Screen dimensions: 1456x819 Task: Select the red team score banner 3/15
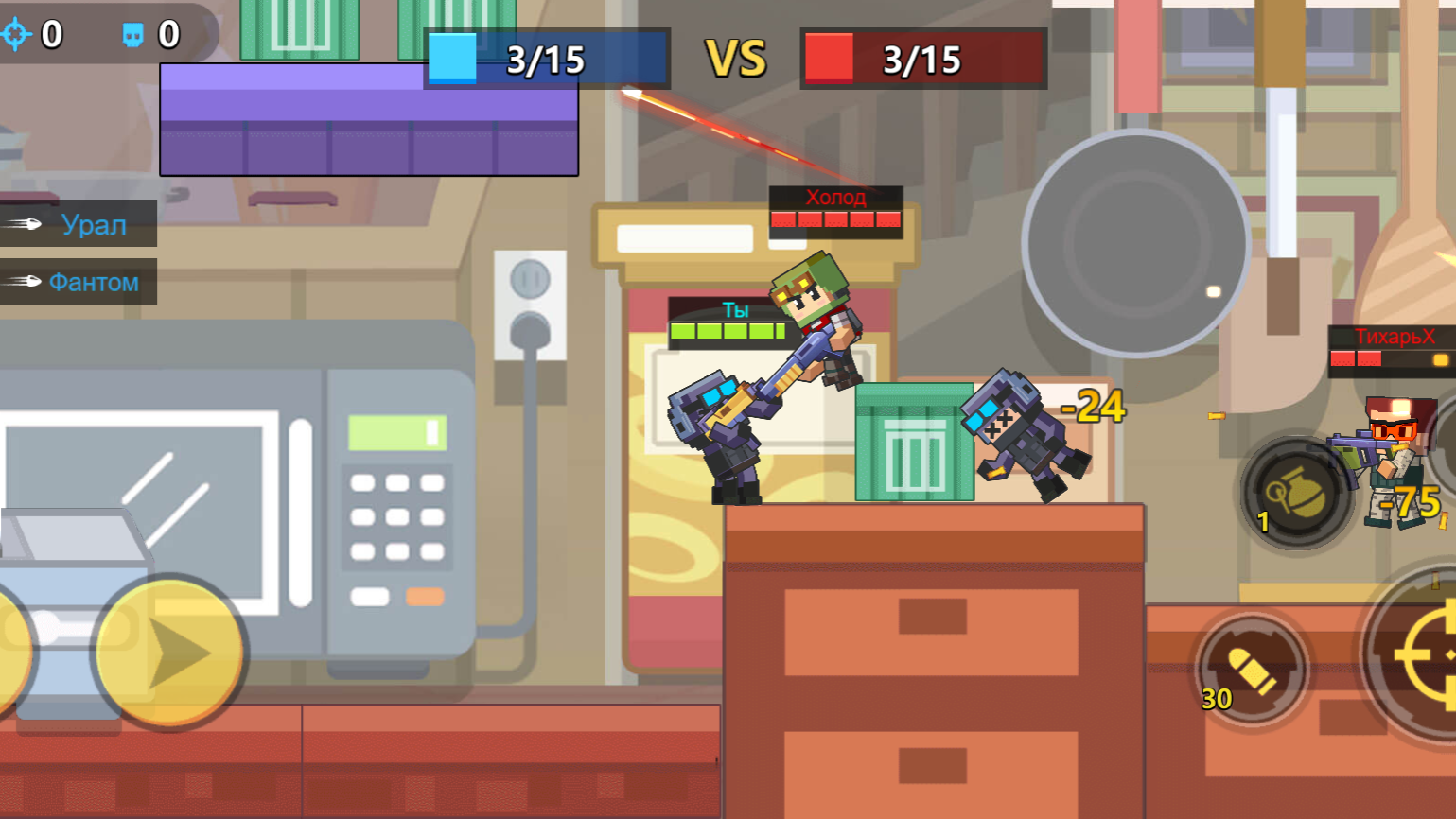coord(922,59)
